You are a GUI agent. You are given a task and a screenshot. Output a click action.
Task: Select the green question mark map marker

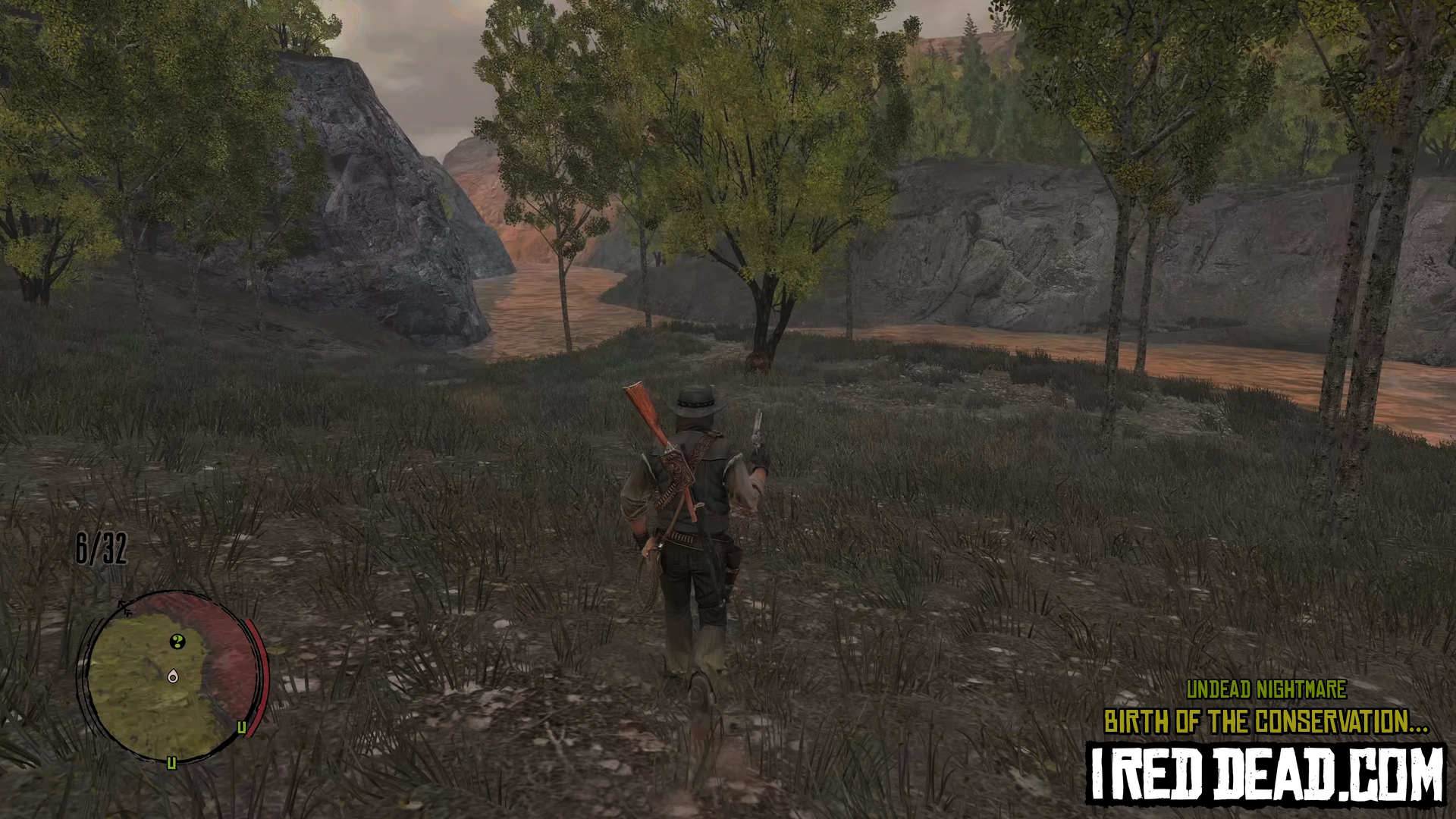pyautogui.click(x=177, y=642)
